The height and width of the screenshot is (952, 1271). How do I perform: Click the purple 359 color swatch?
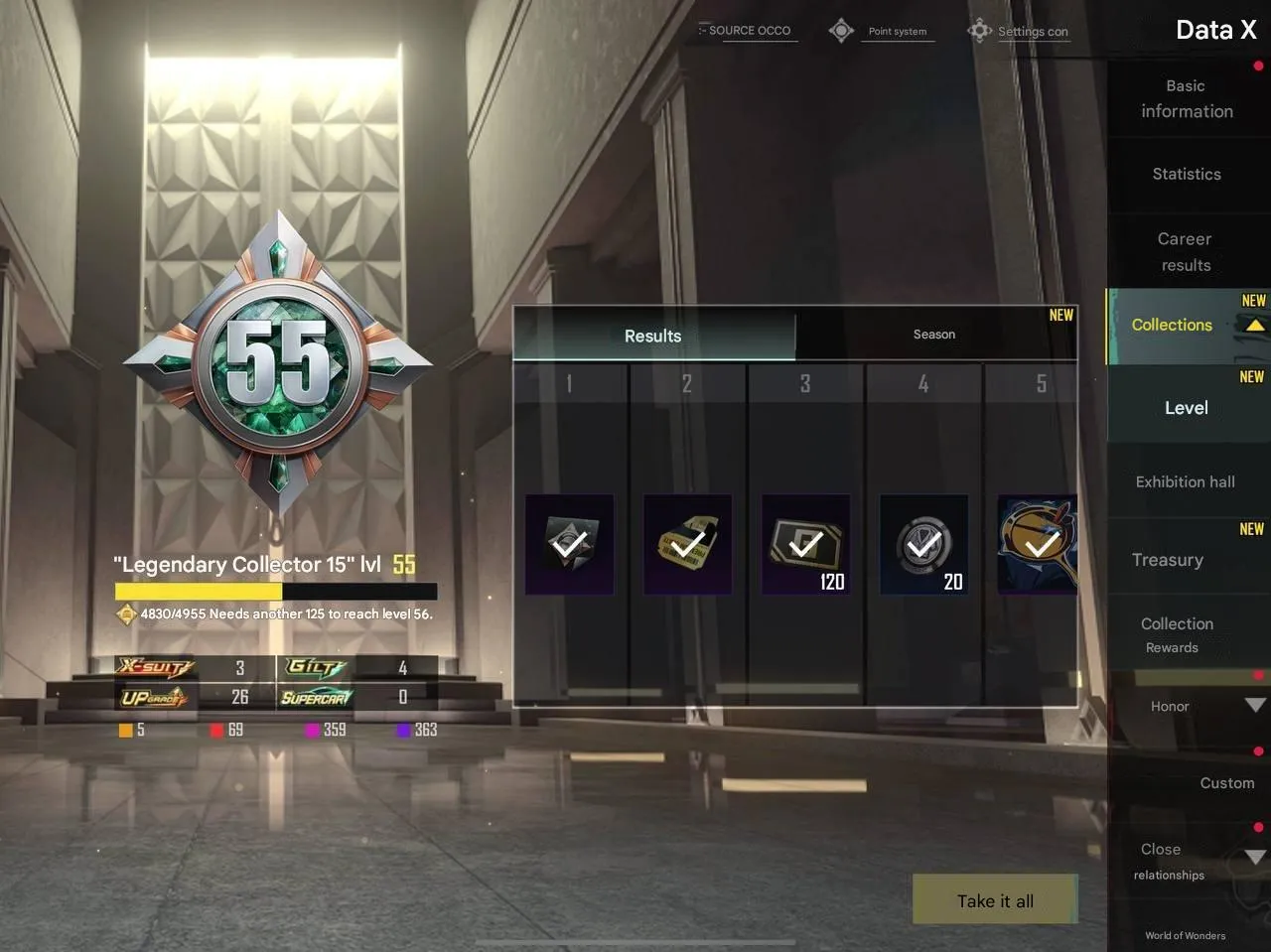coord(313,730)
